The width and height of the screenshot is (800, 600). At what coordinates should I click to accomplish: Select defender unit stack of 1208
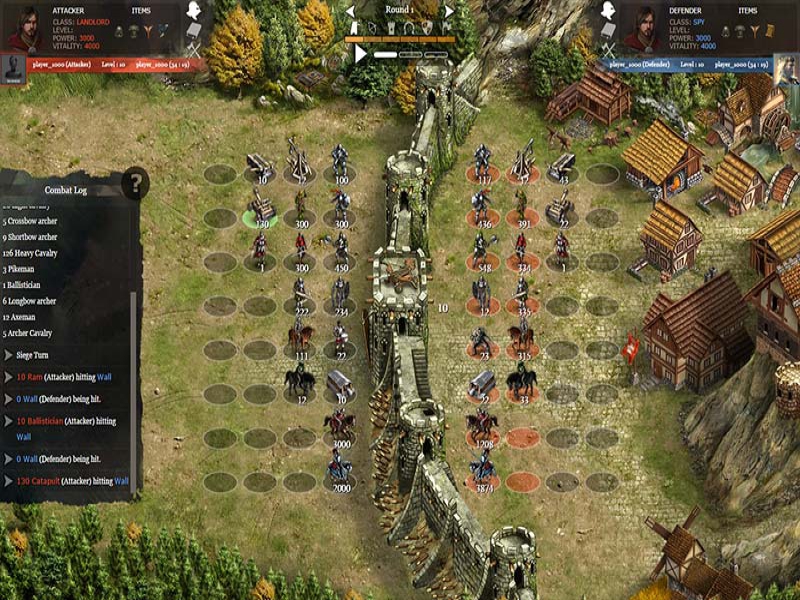coord(483,426)
